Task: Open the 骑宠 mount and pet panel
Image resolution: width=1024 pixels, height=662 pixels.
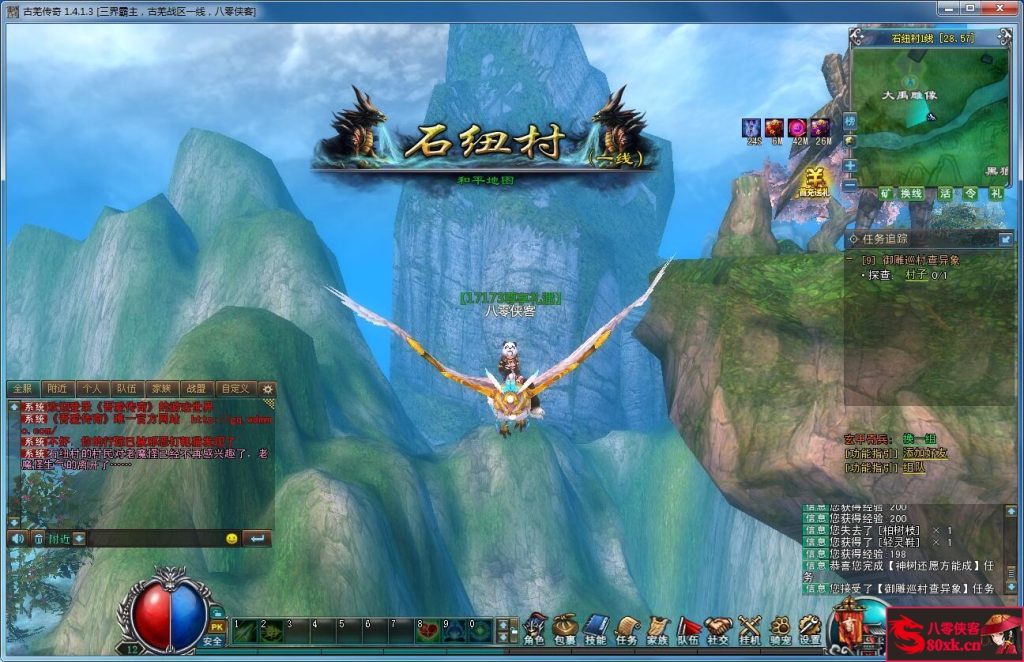Action: [780, 628]
